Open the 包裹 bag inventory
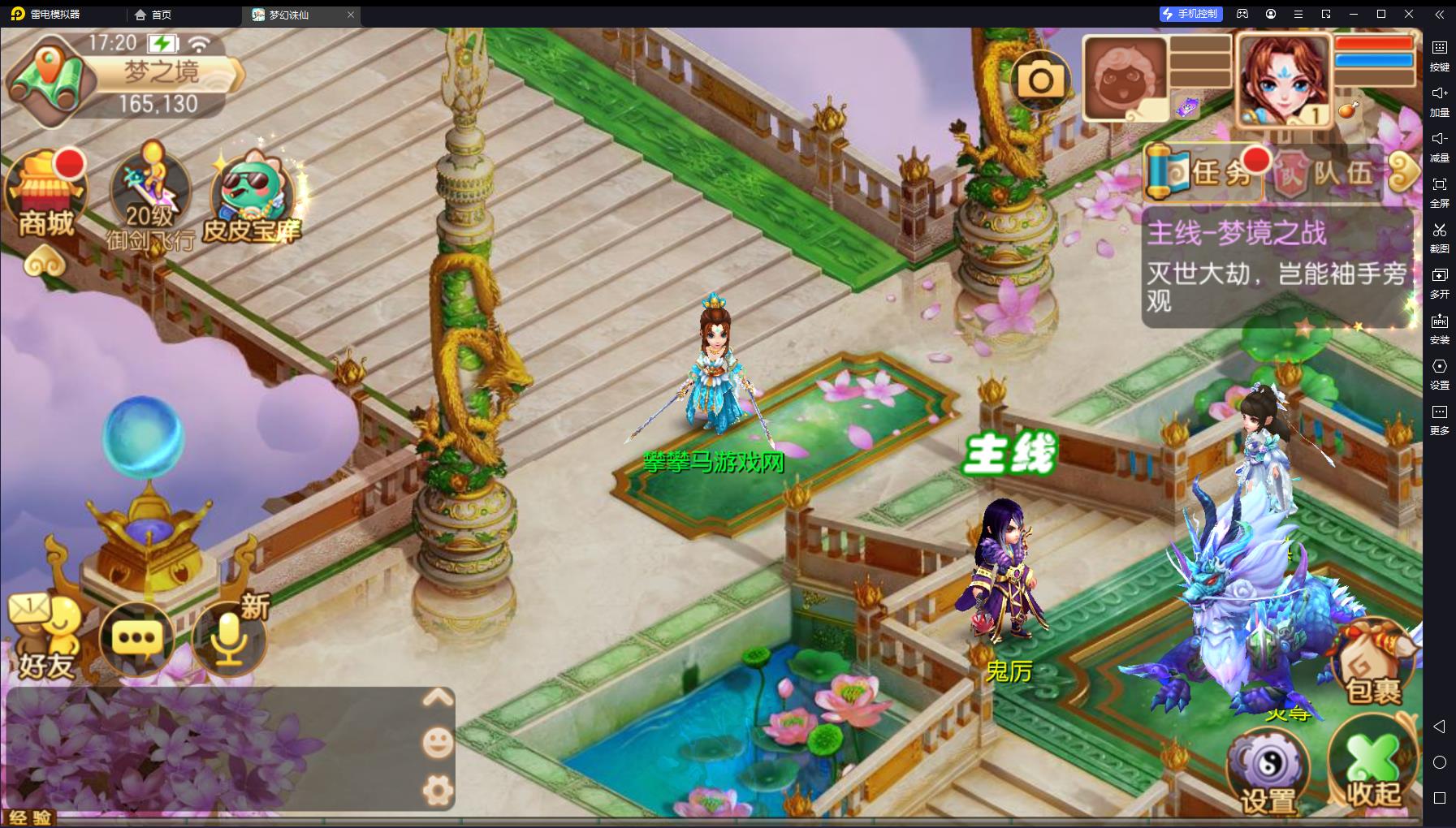Viewport: 1456px width, 828px height. pos(1373,666)
